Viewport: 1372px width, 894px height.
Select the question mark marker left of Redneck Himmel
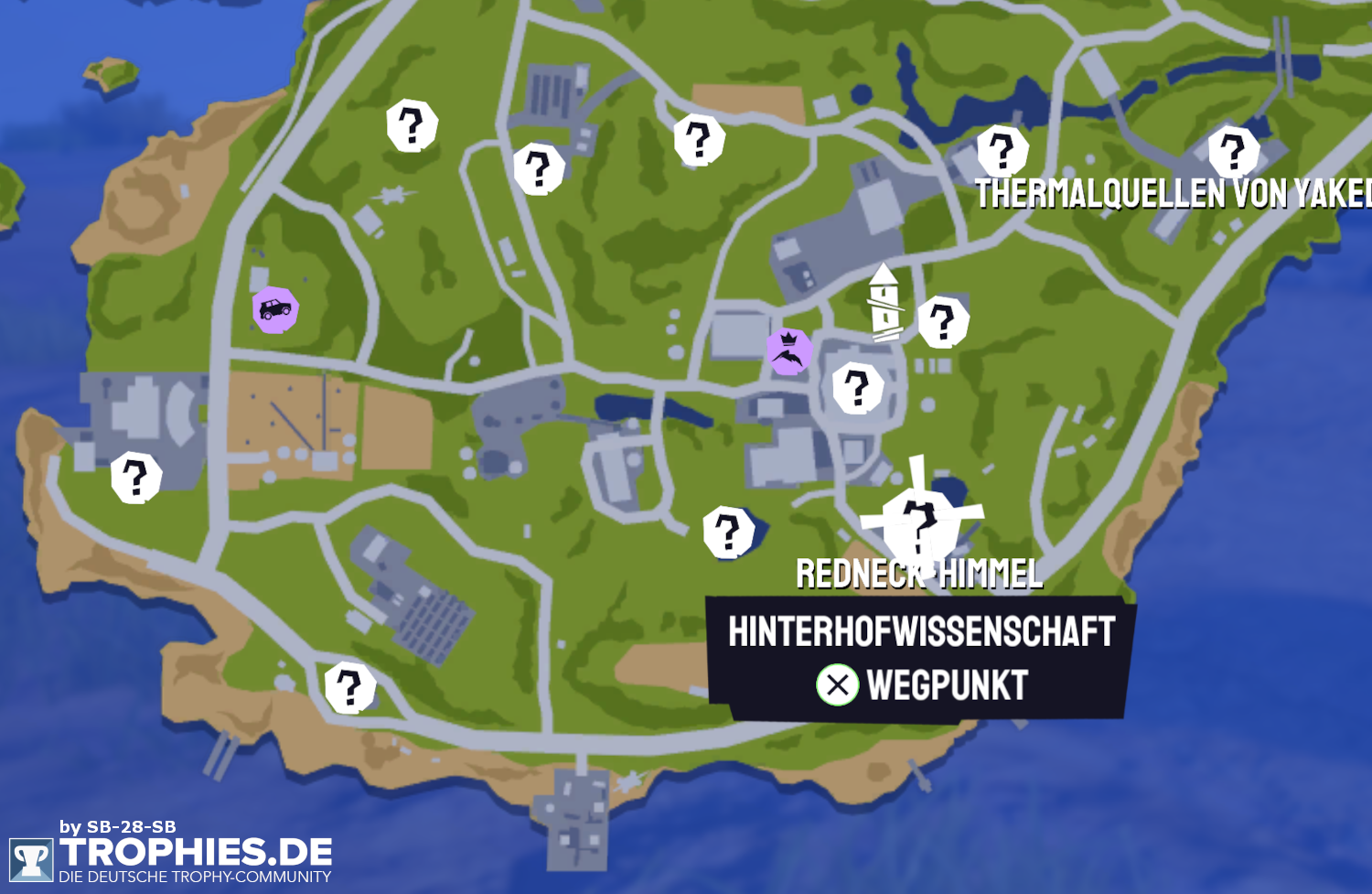click(727, 531)
